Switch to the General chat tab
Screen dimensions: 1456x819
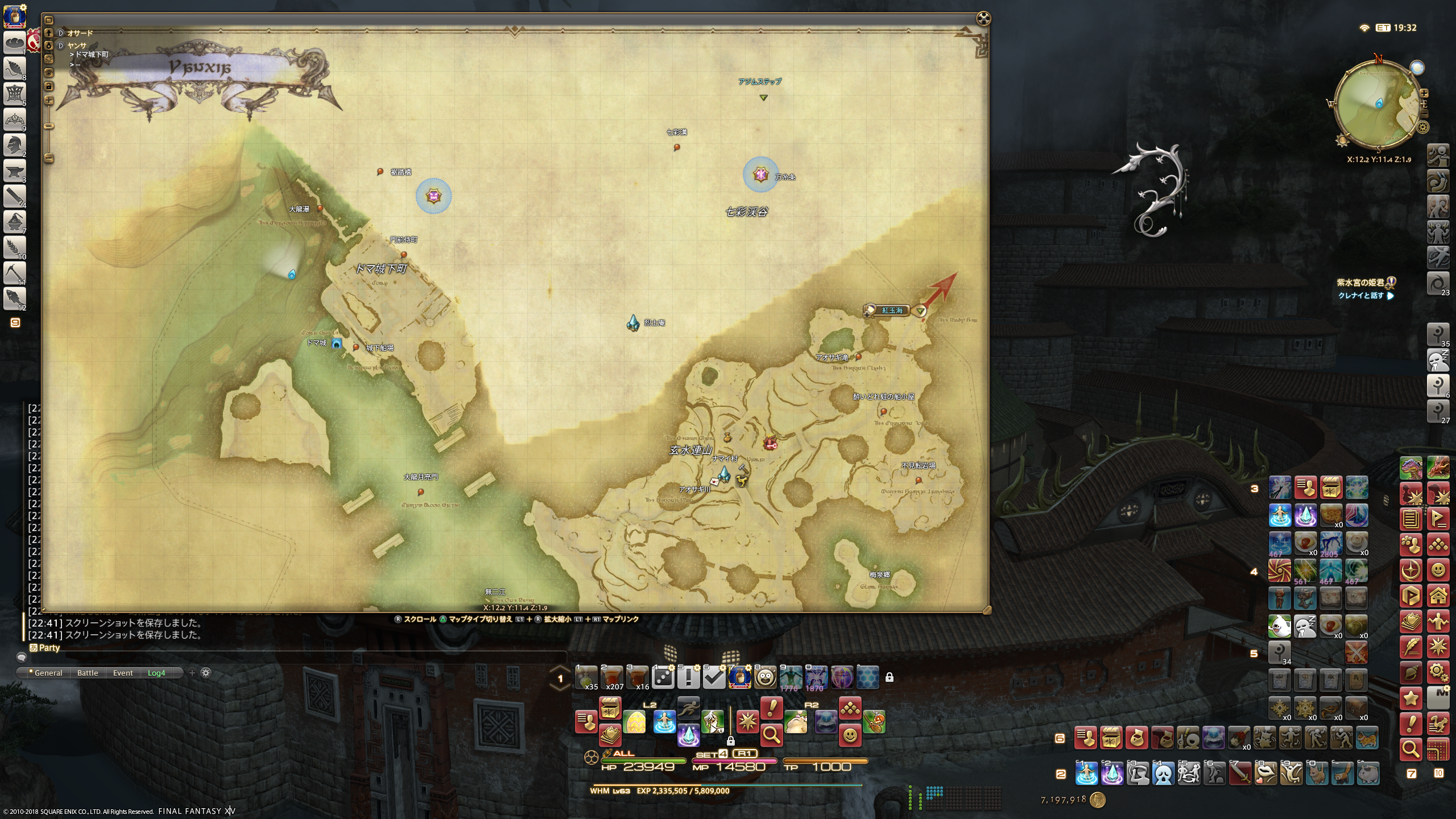click(x=48, y=673)
